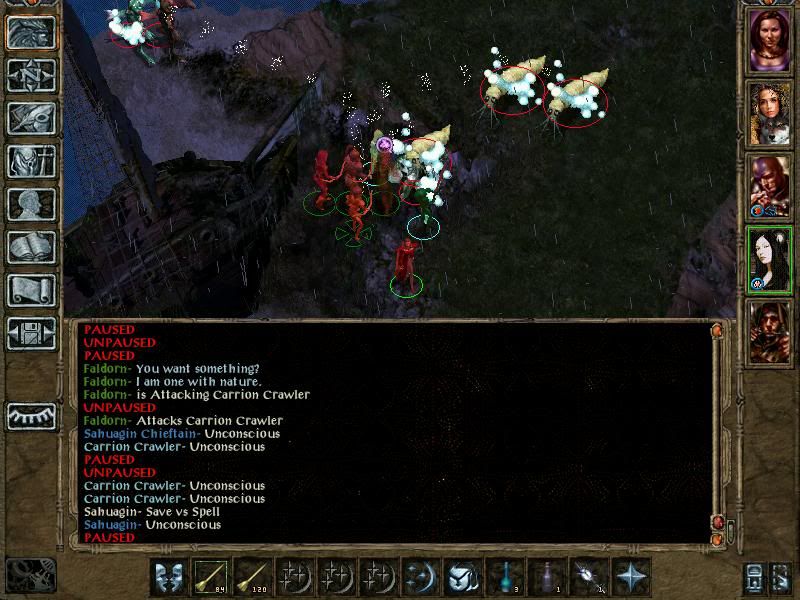Click the closed-eye rest button
Image resolution: width=800 pixels, height=600 pixels.
[31, 414]
